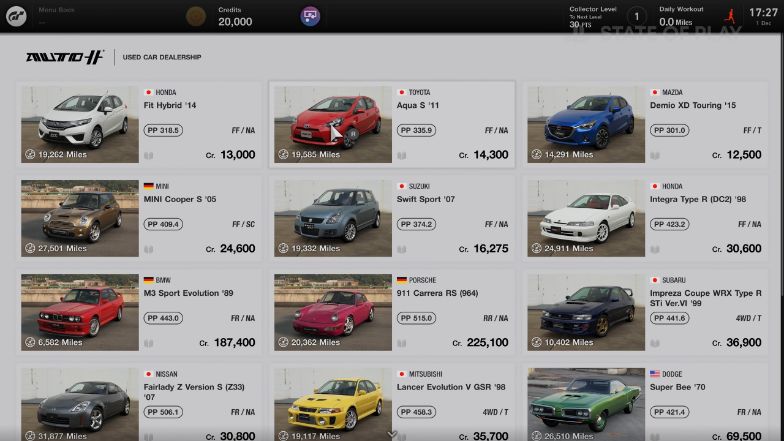This screenshot has height=441, width=784.
Task: Open the Mazda Demio XD Touring '15 listing
Action: [x=646, y=125]
